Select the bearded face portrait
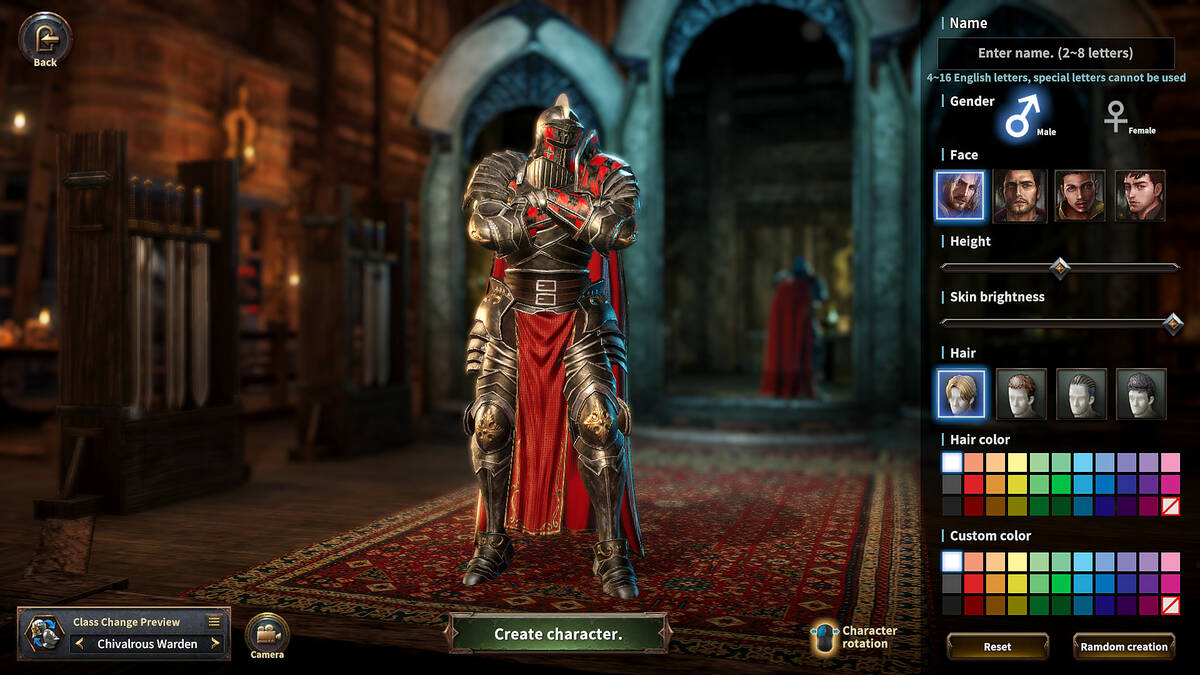 1020,196
